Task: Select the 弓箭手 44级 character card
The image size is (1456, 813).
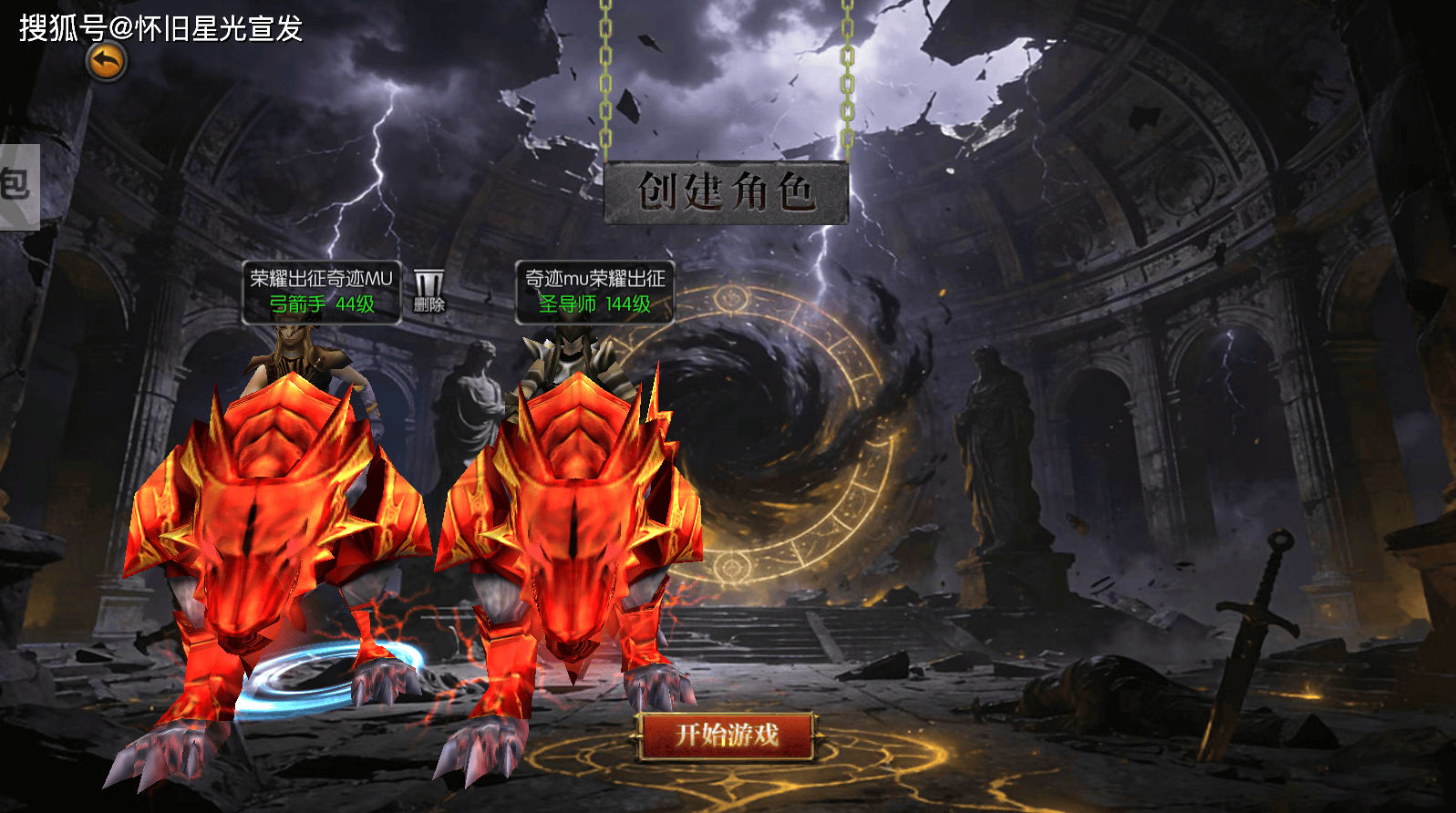Action: tap(321, 292)
